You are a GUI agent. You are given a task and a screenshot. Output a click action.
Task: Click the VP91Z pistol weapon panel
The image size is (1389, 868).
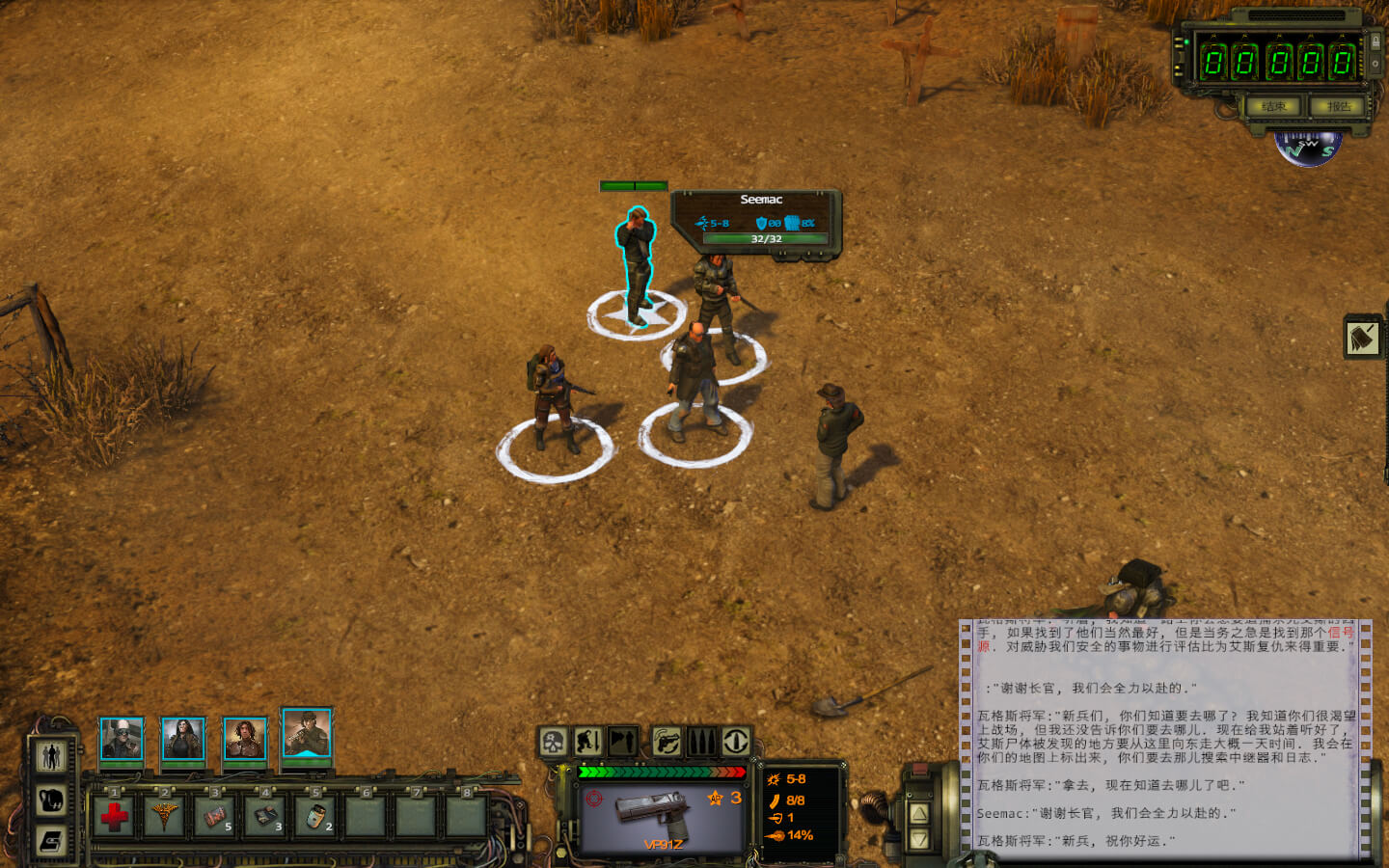663,816
